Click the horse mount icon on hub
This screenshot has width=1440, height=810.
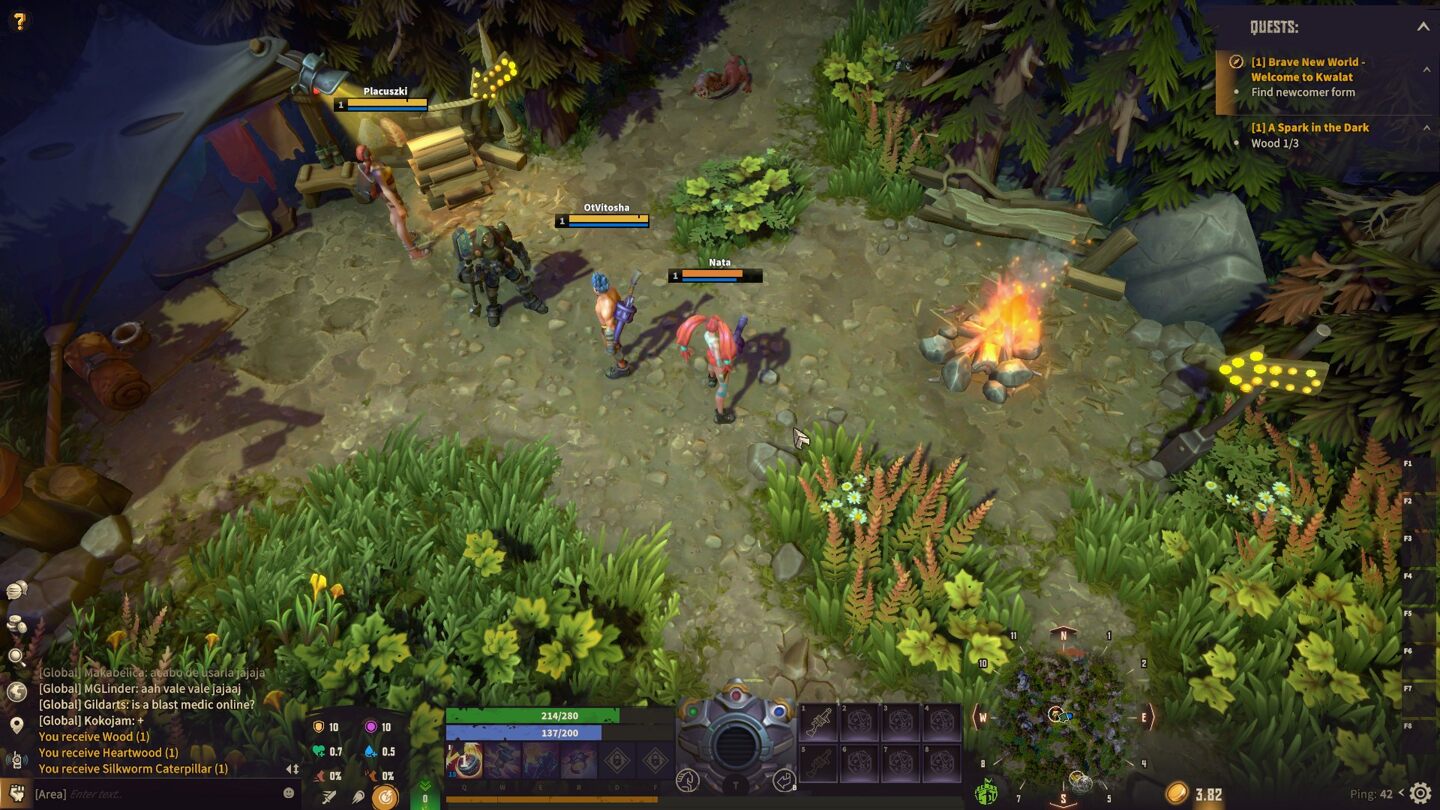click(687, 781)
